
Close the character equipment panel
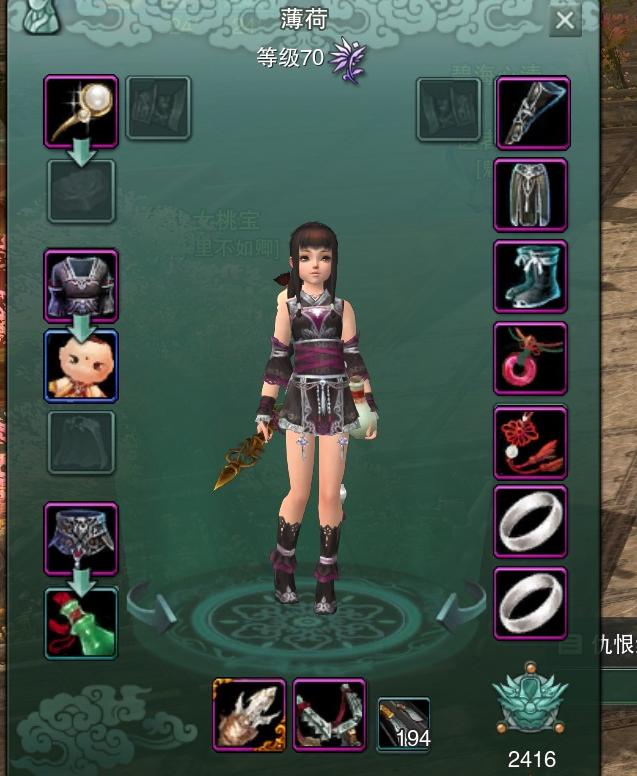(x=565, y=21)
